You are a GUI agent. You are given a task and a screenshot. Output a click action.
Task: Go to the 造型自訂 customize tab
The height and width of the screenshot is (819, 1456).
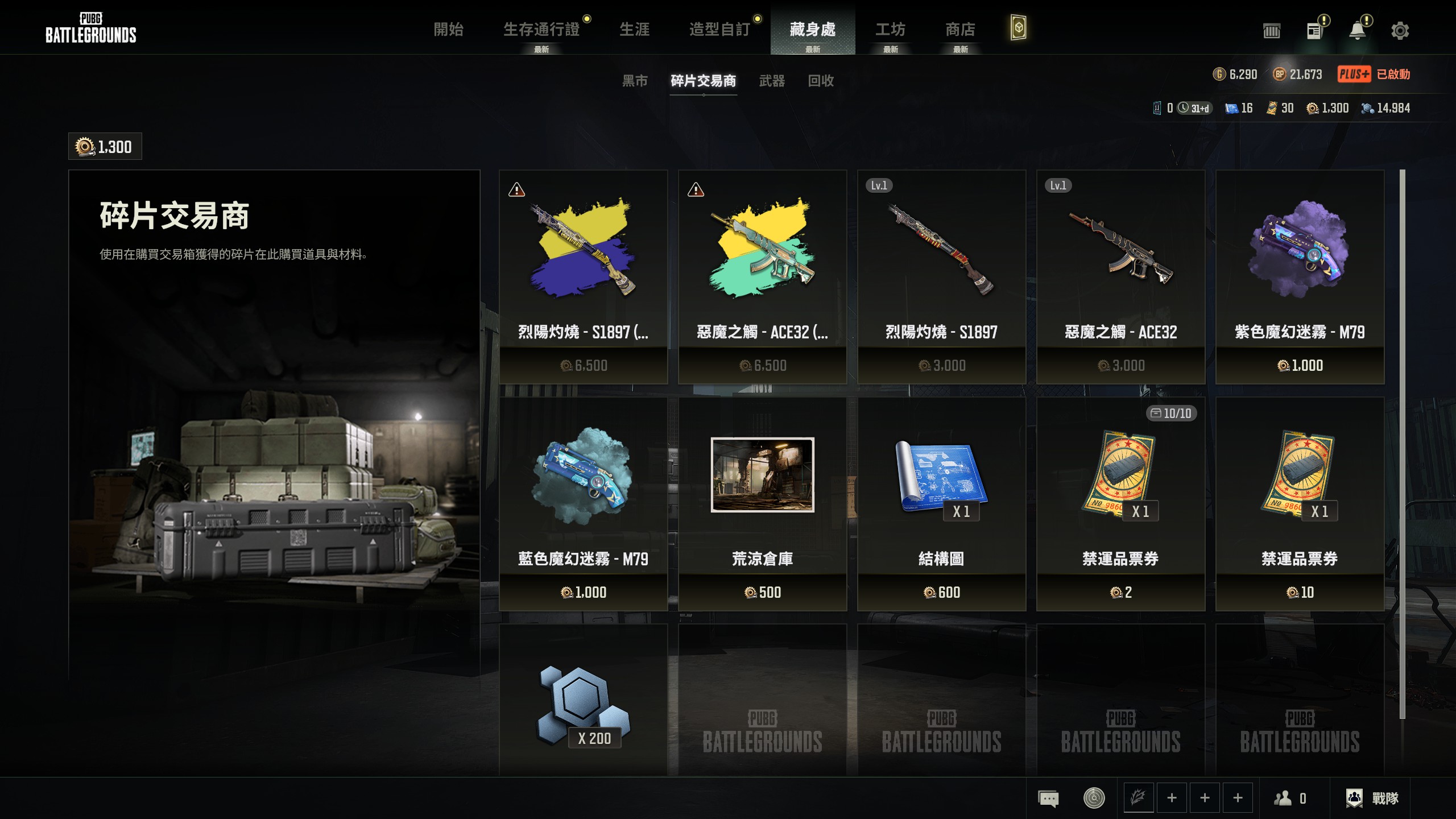(x=719, y=30)
